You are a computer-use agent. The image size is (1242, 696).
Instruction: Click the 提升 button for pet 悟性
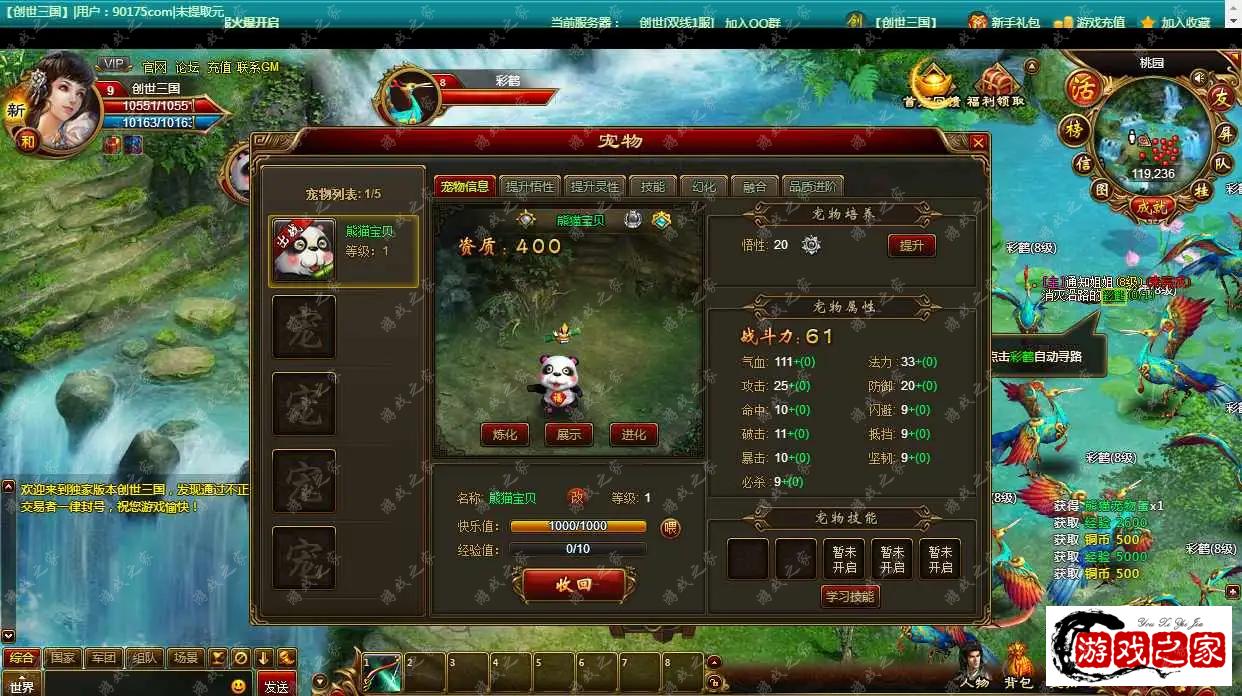[911, 245]
